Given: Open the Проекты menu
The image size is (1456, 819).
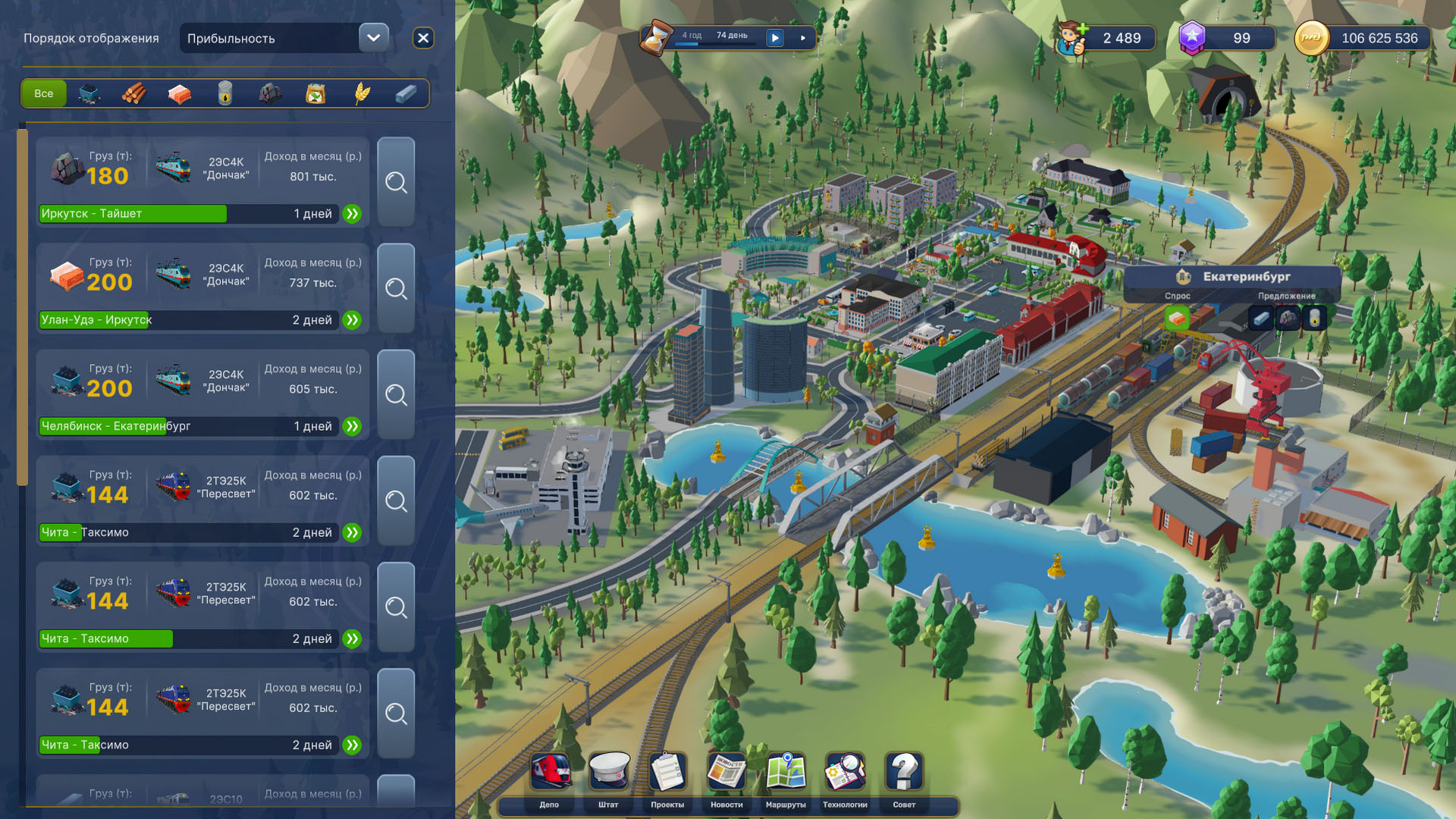Looking at the screenshot, I should (x=667, y=777).
